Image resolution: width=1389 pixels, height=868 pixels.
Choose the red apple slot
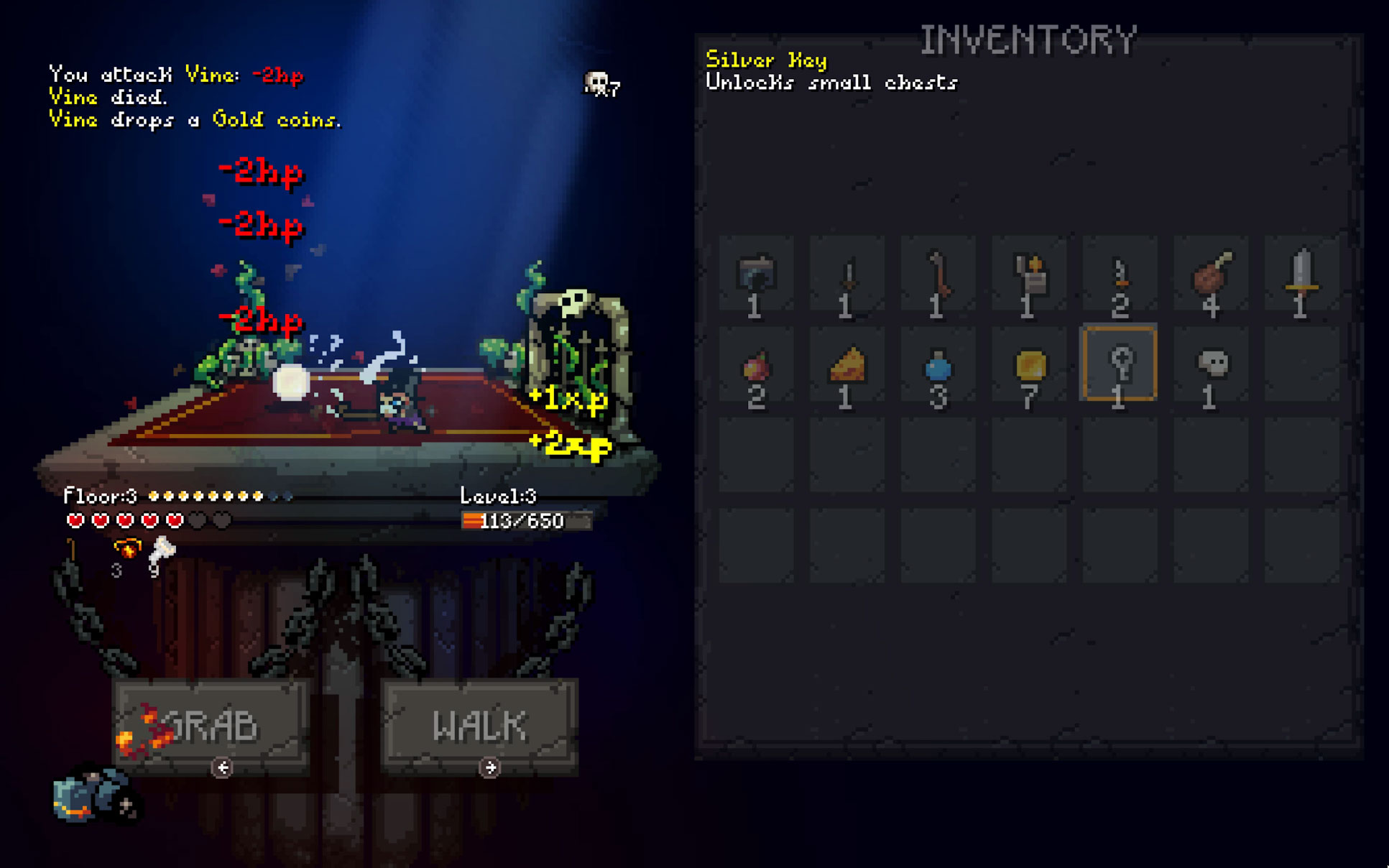[756, 366]
